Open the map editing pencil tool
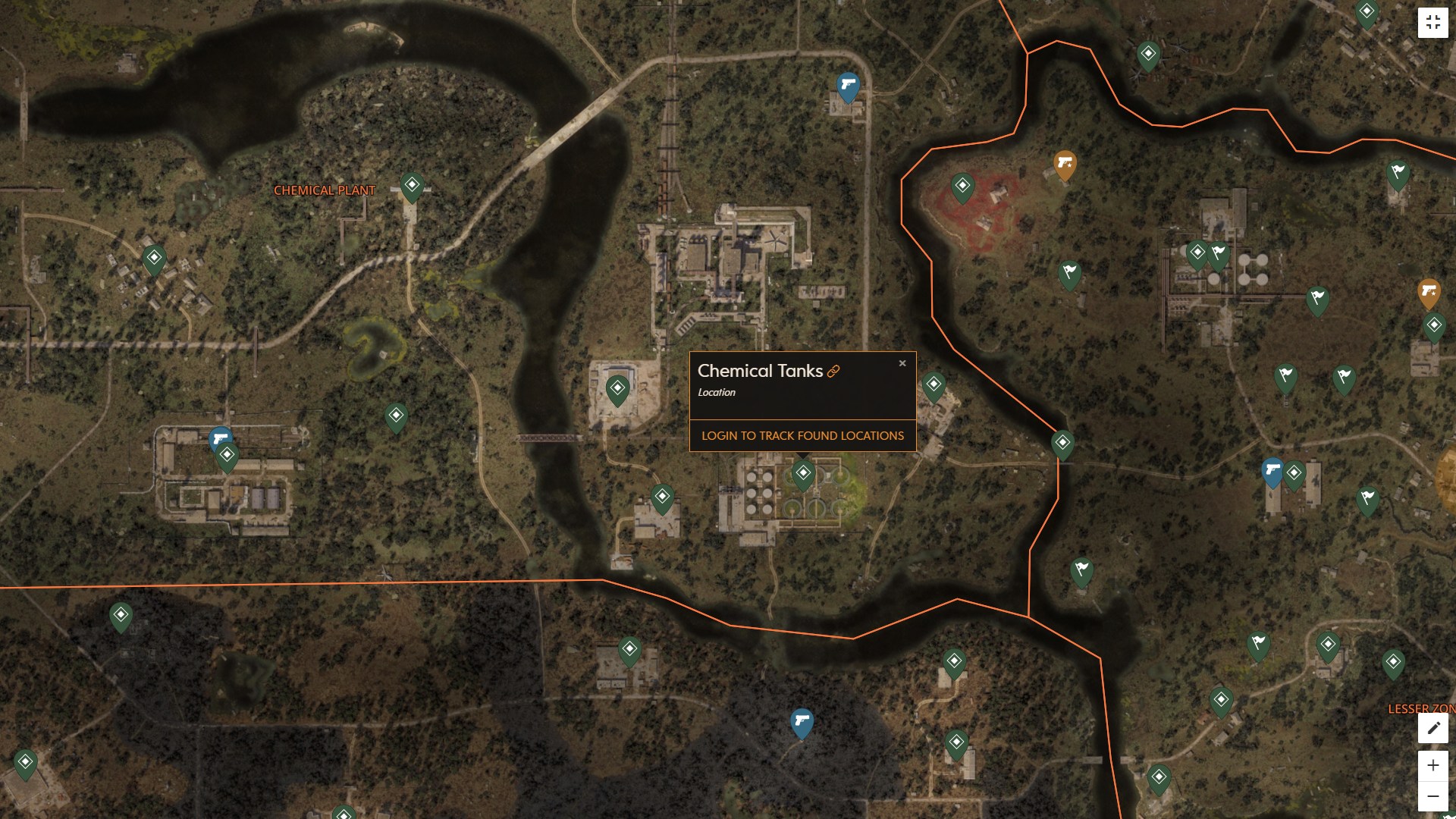Screen dimensions: 1456x819 coord(1432,728)
